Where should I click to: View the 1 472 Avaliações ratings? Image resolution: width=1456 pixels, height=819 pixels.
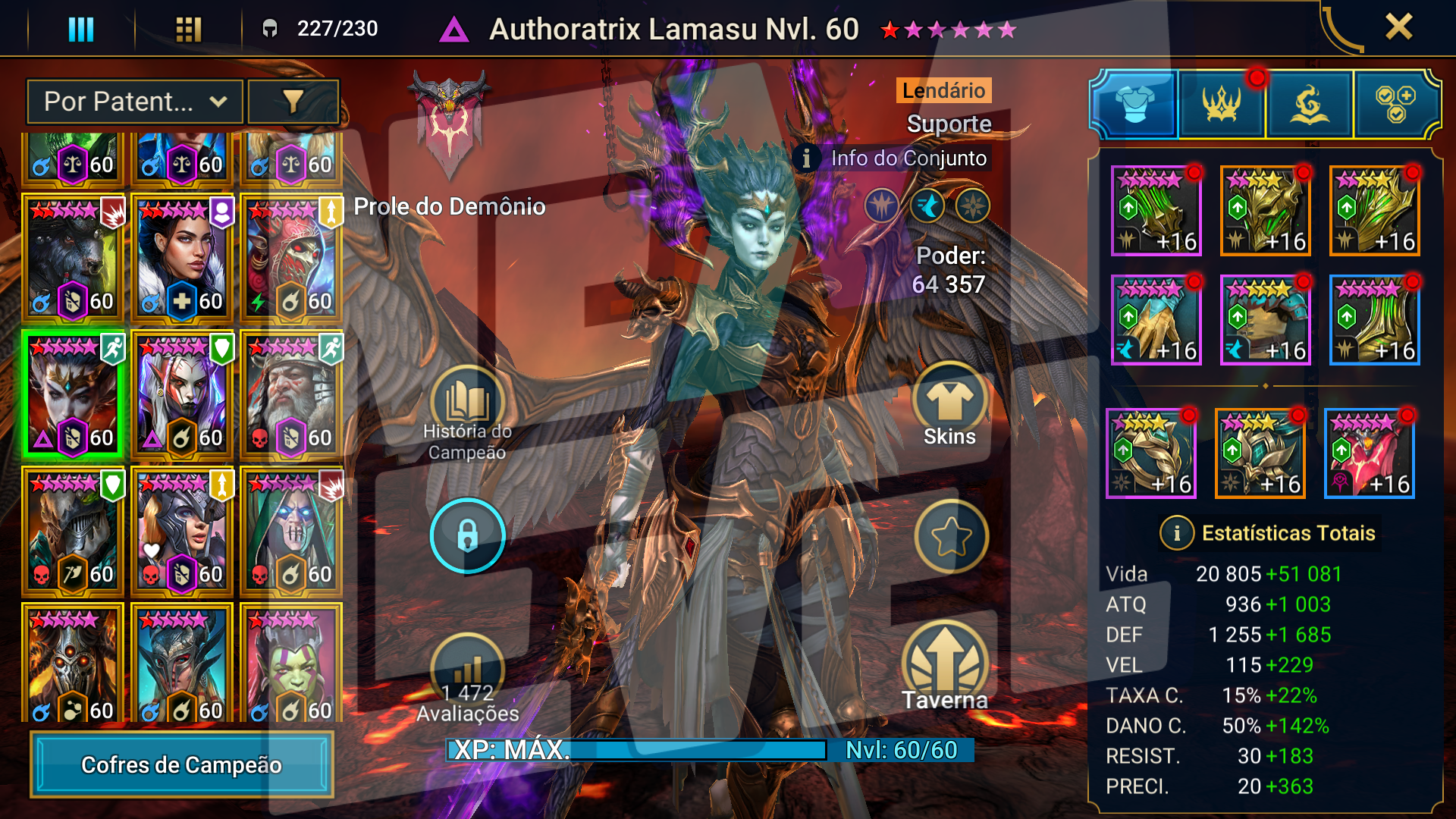coord(467,682)
